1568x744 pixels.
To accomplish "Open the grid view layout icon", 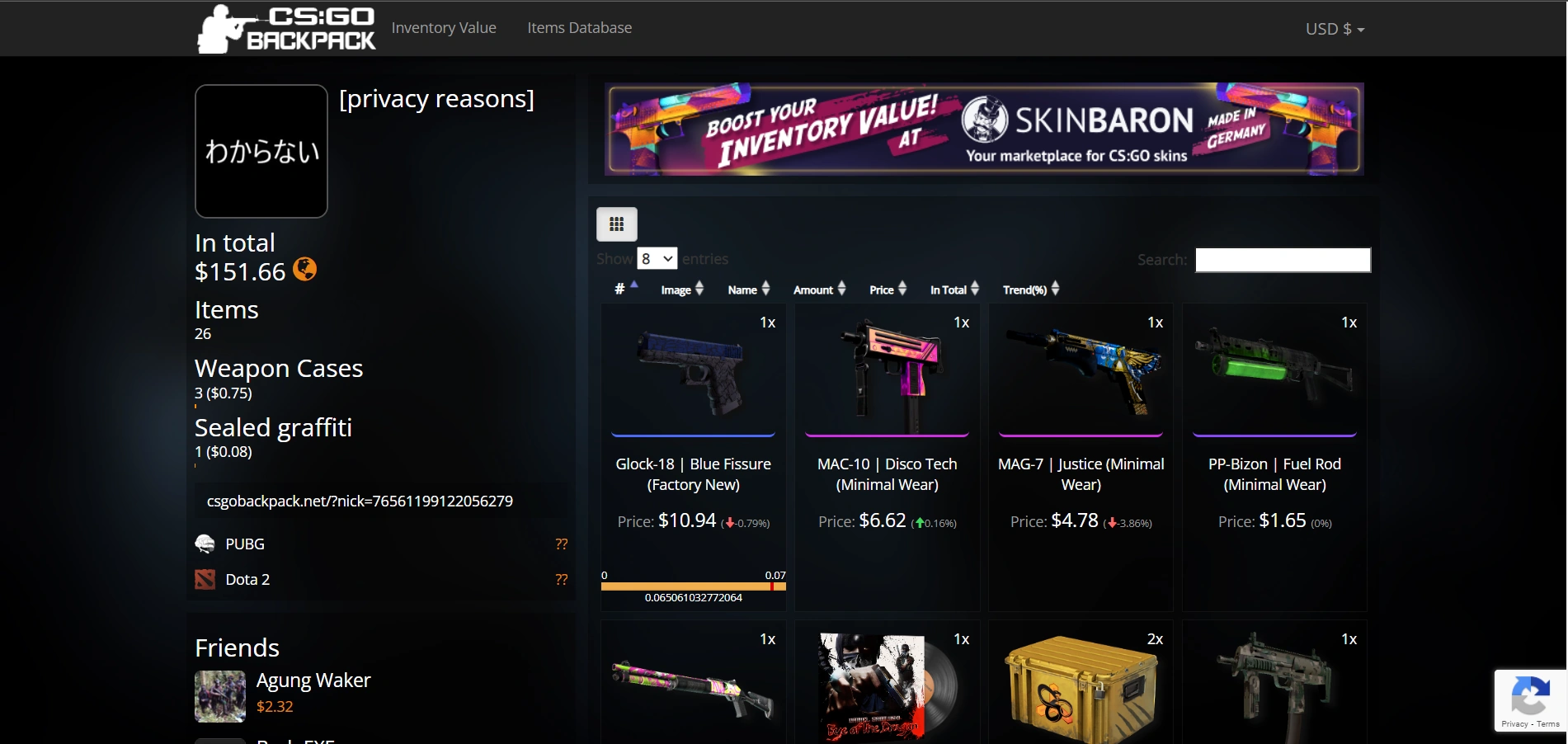I will pyautogui.click(x=616, y=224).
